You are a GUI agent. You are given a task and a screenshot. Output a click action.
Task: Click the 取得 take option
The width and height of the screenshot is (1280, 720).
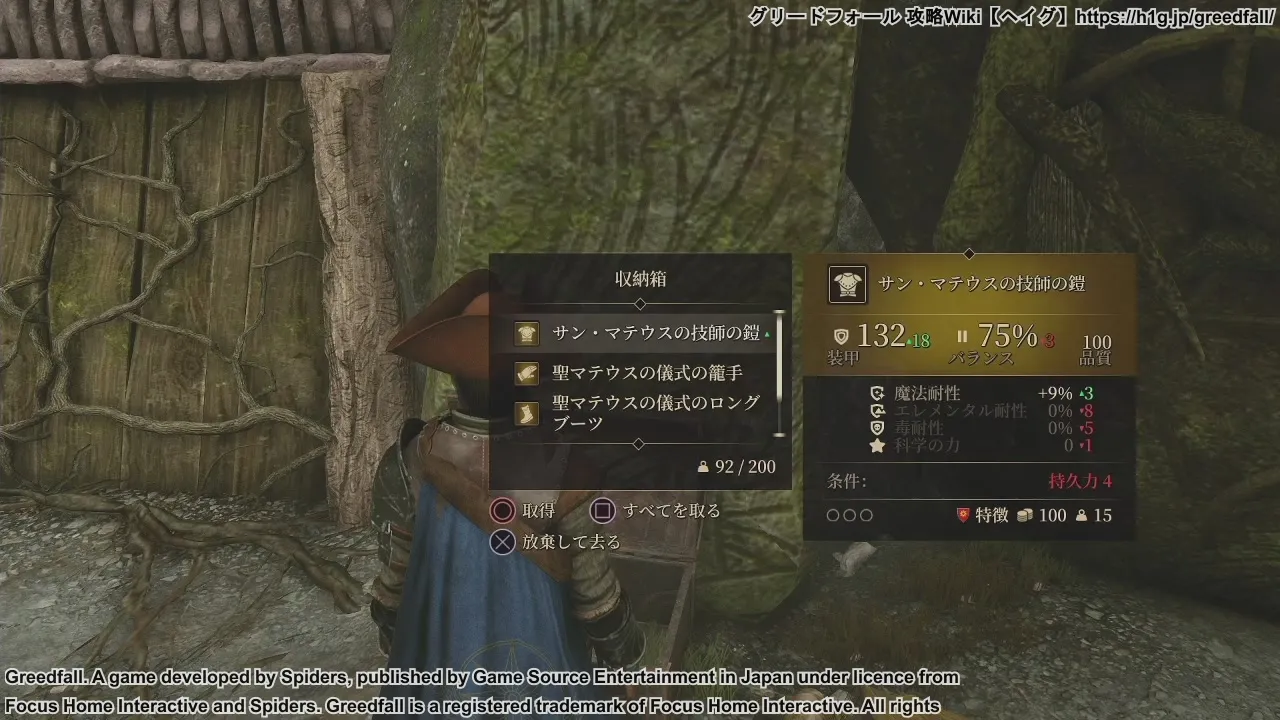pos(524,511)
